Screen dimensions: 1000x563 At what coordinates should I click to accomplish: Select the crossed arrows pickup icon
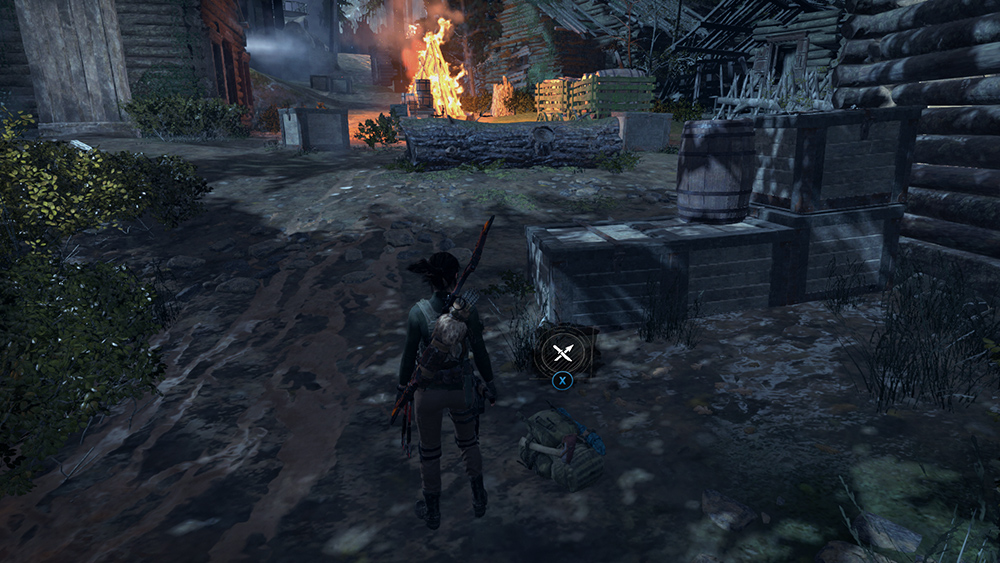[562, 350]
